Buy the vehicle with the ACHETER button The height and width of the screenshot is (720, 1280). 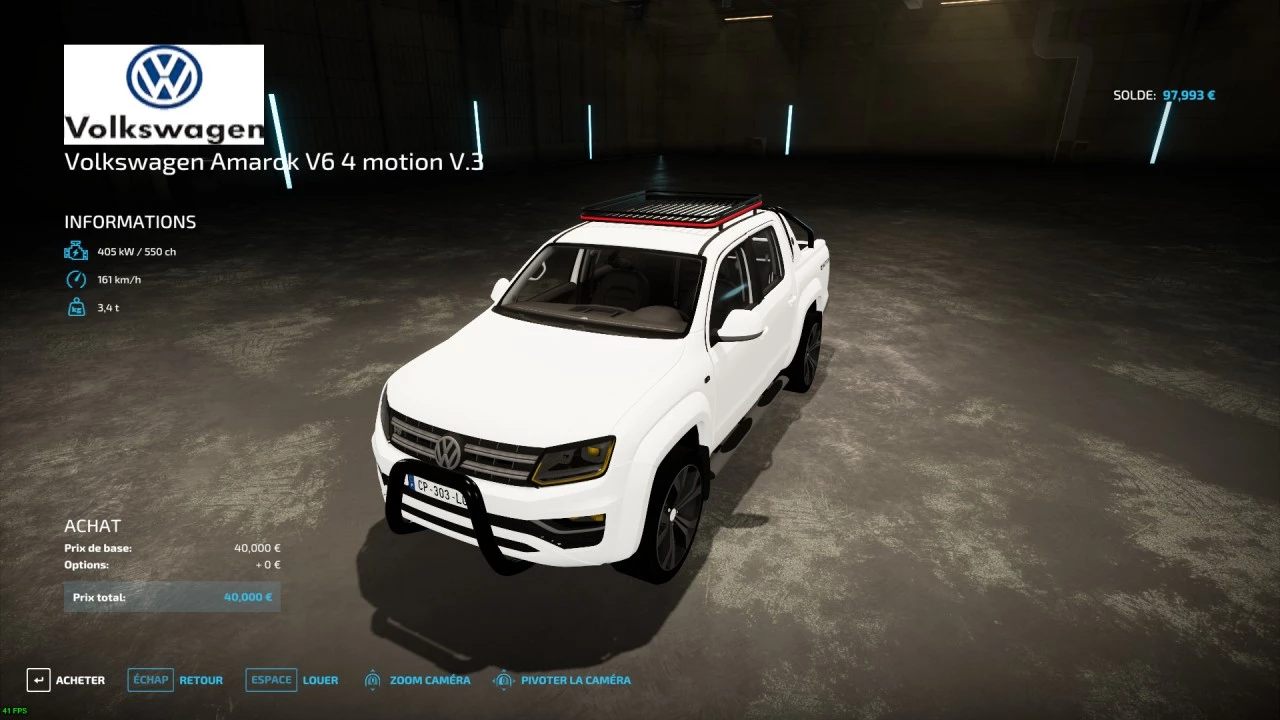pos(66,680)
